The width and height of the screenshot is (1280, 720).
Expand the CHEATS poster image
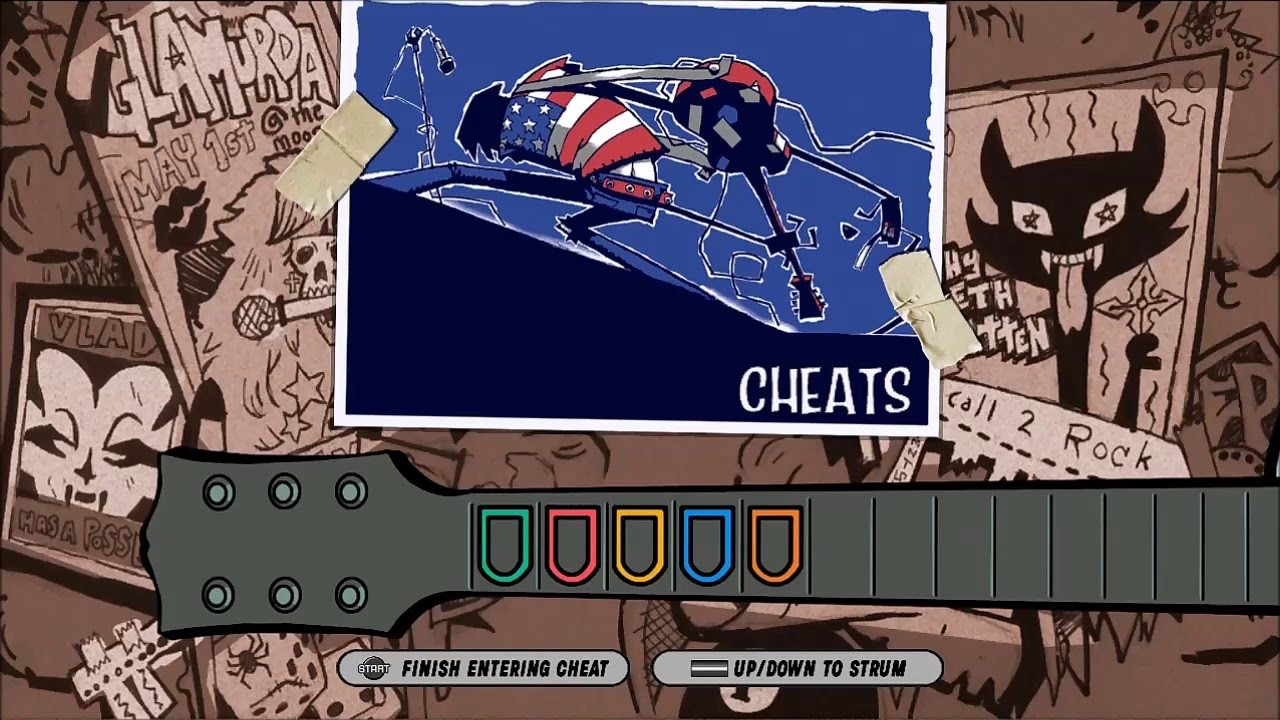[x=640, y=215]
